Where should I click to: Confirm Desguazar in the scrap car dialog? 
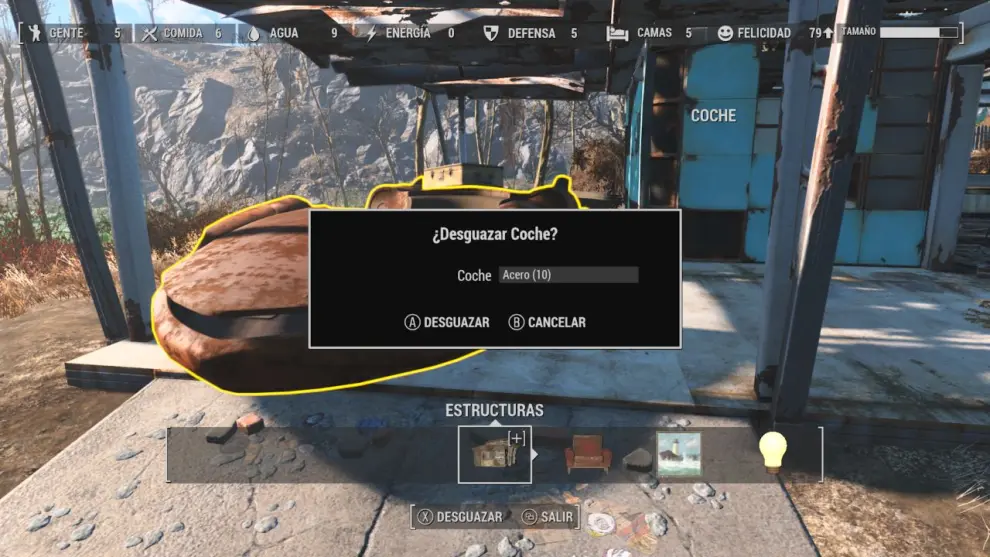click(447, 322)
